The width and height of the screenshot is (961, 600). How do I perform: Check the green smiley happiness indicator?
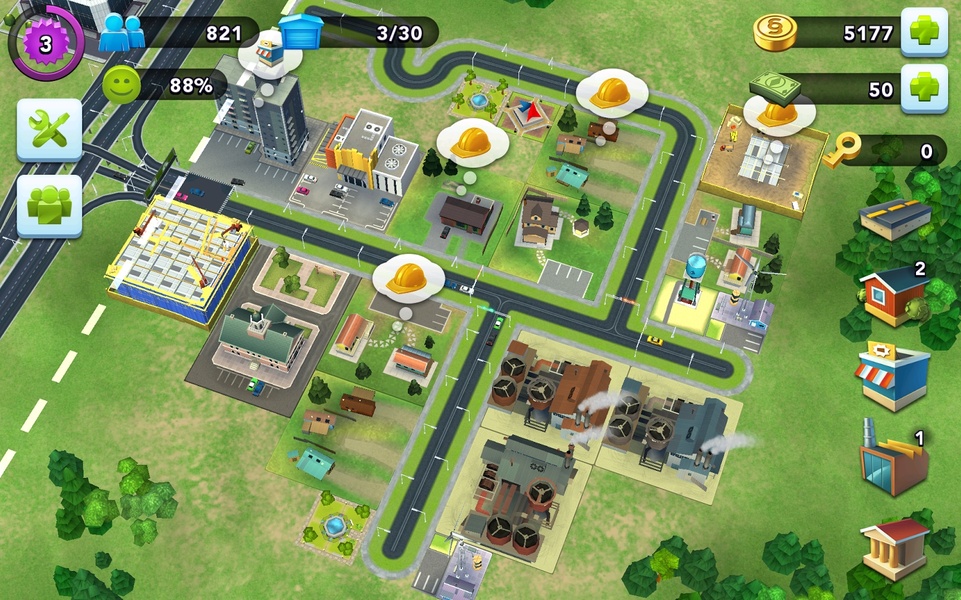pos(122,86)
